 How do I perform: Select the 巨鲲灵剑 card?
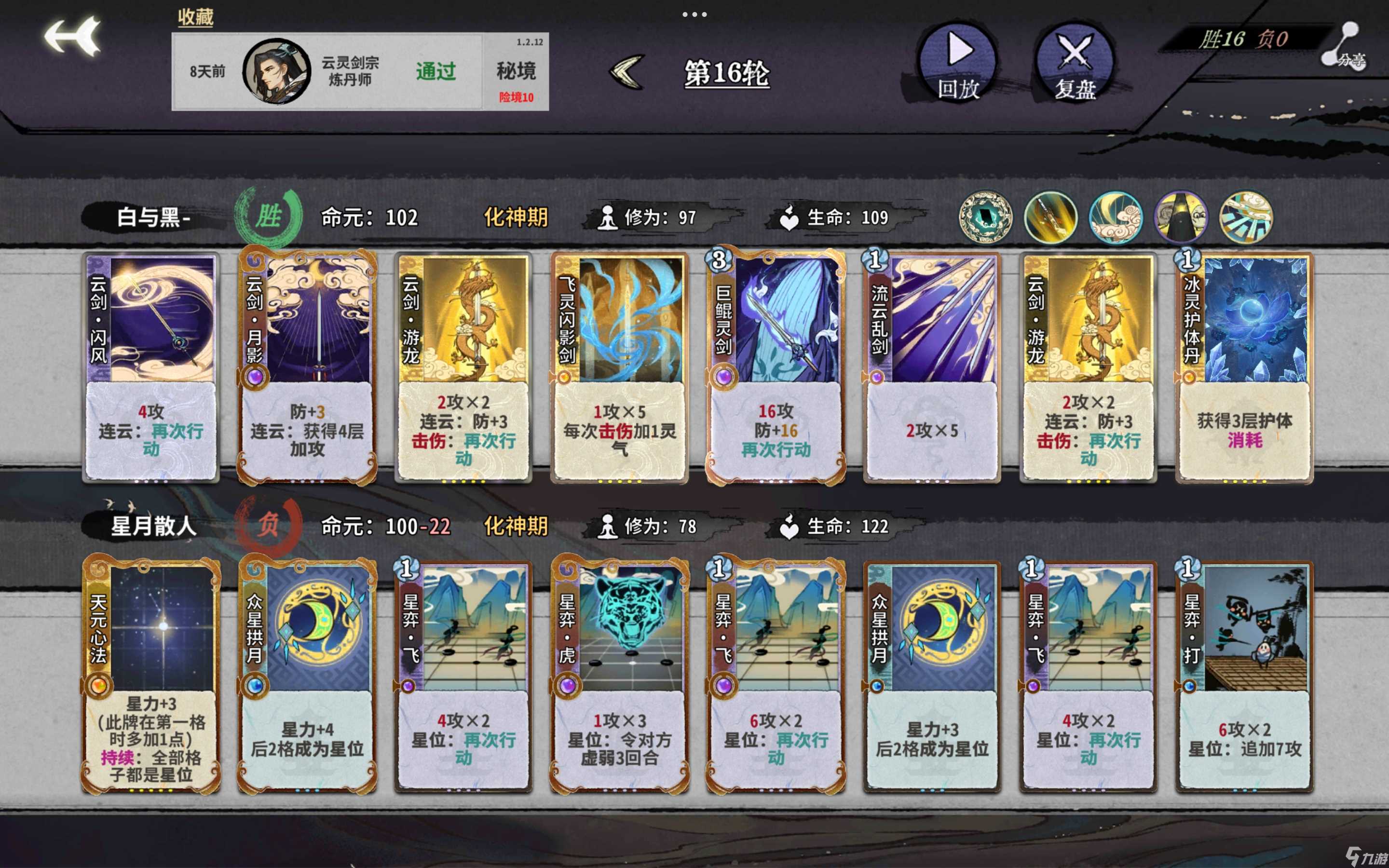776,367
